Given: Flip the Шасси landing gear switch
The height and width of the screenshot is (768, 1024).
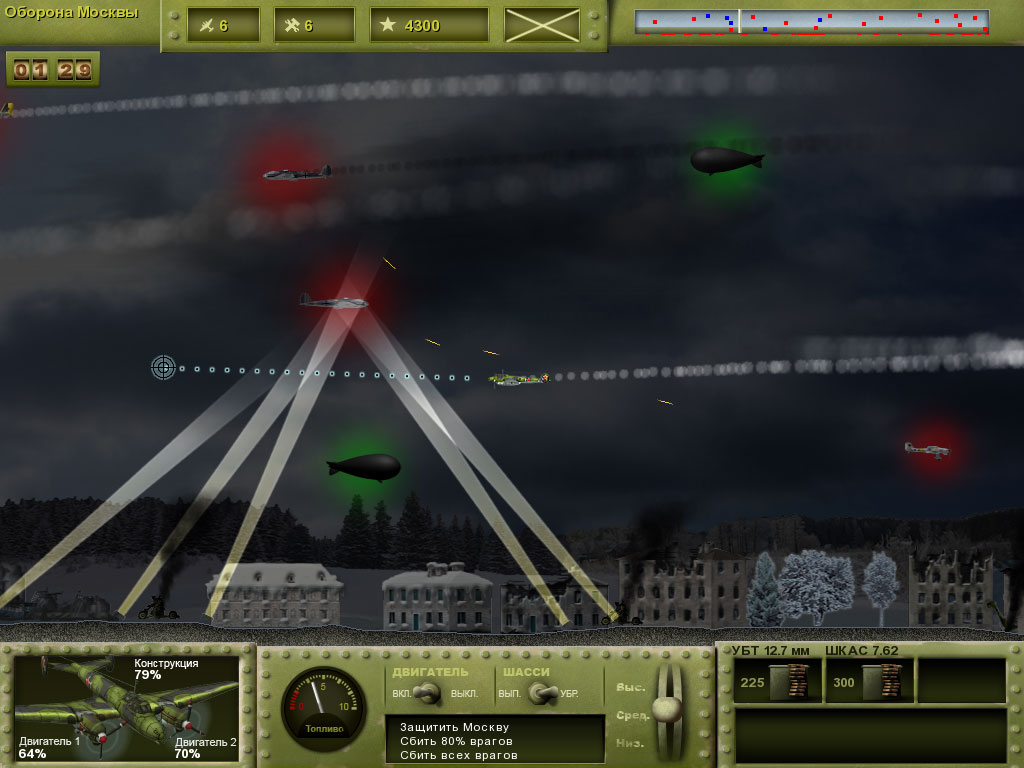Looking at the screenshot, I should coord(541,692).
